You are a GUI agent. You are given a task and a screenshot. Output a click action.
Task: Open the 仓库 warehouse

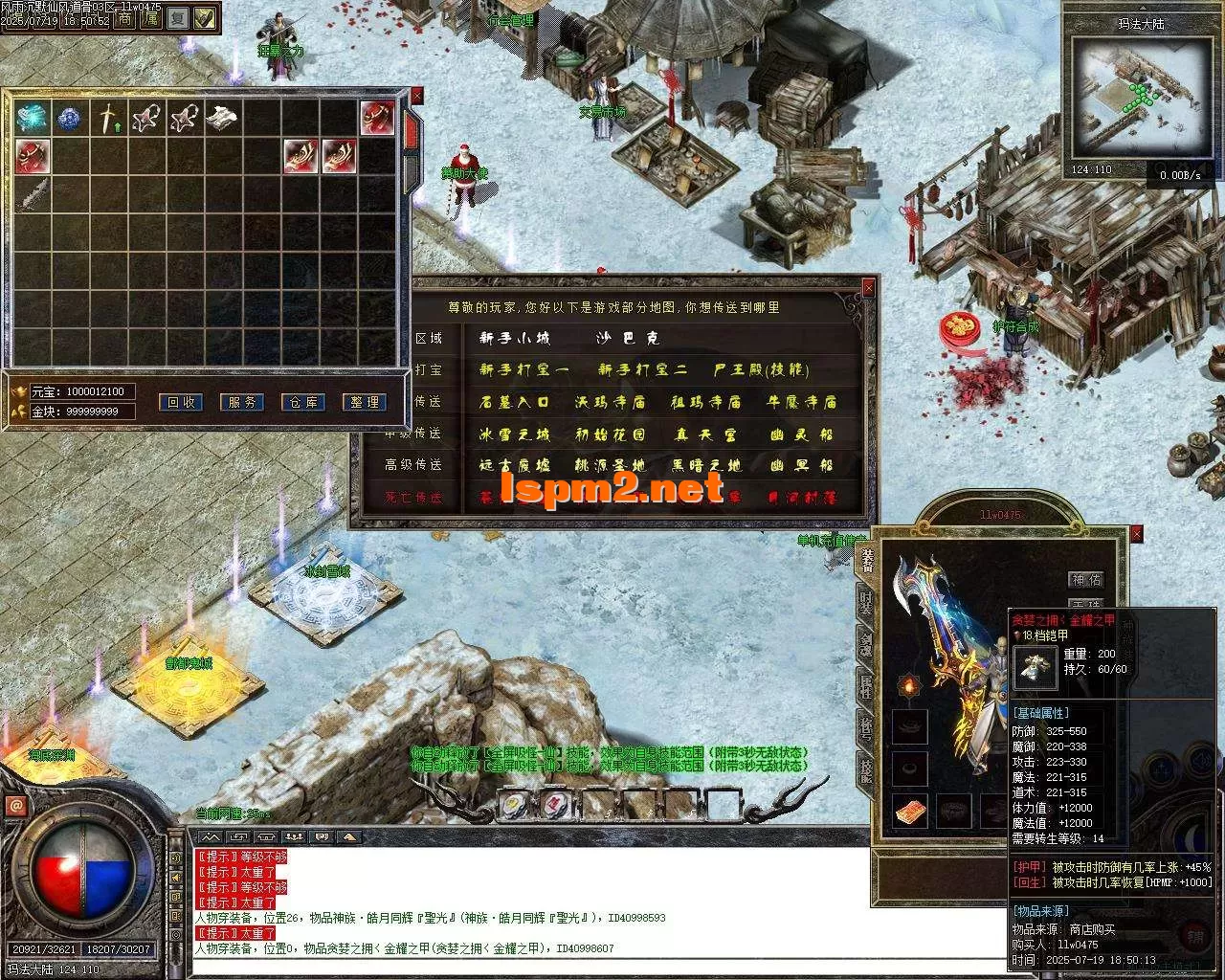click(303, 403)
